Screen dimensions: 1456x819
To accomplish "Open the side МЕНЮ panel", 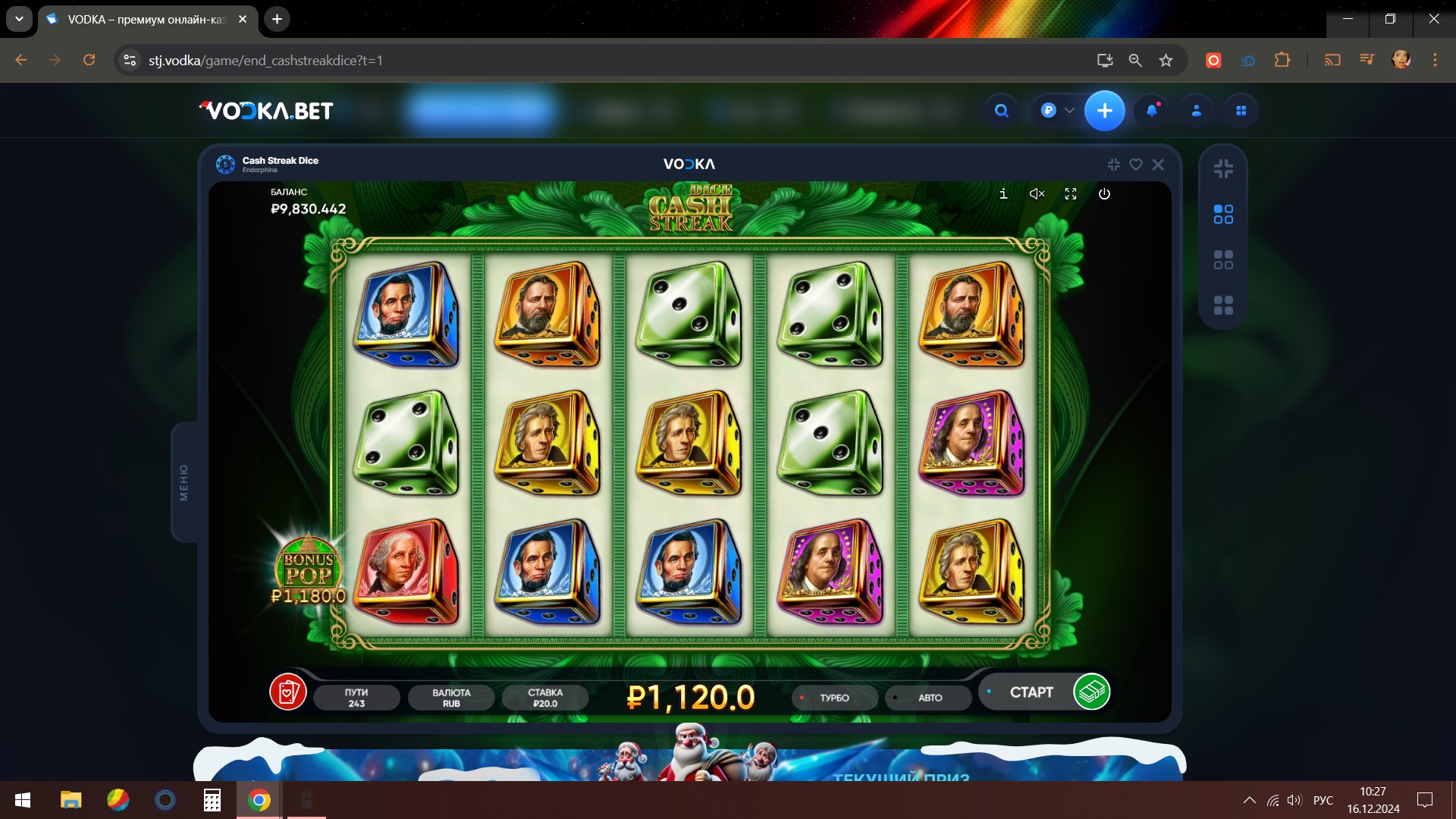I will (184, 482).
